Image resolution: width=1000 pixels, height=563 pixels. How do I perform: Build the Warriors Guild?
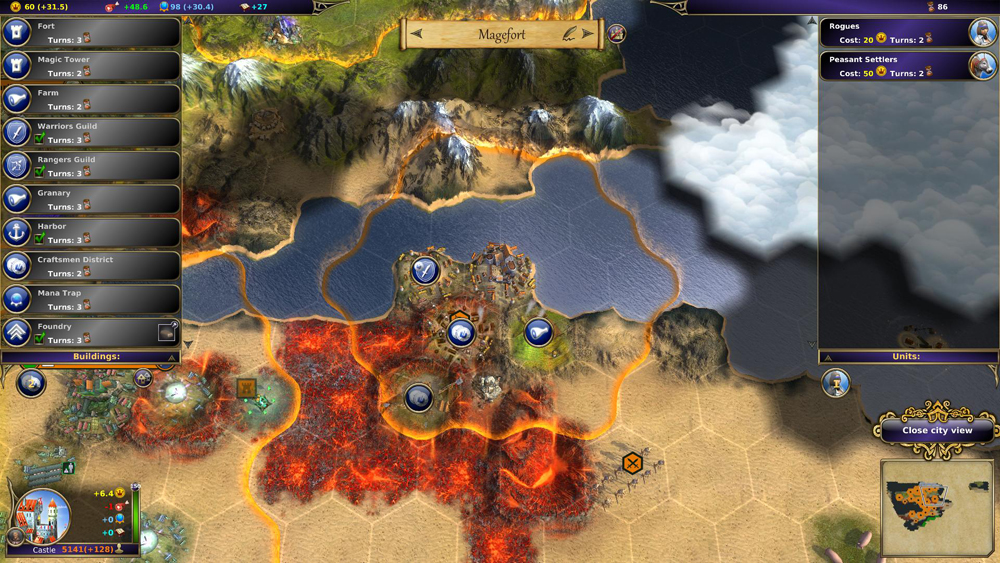(90, 133)
